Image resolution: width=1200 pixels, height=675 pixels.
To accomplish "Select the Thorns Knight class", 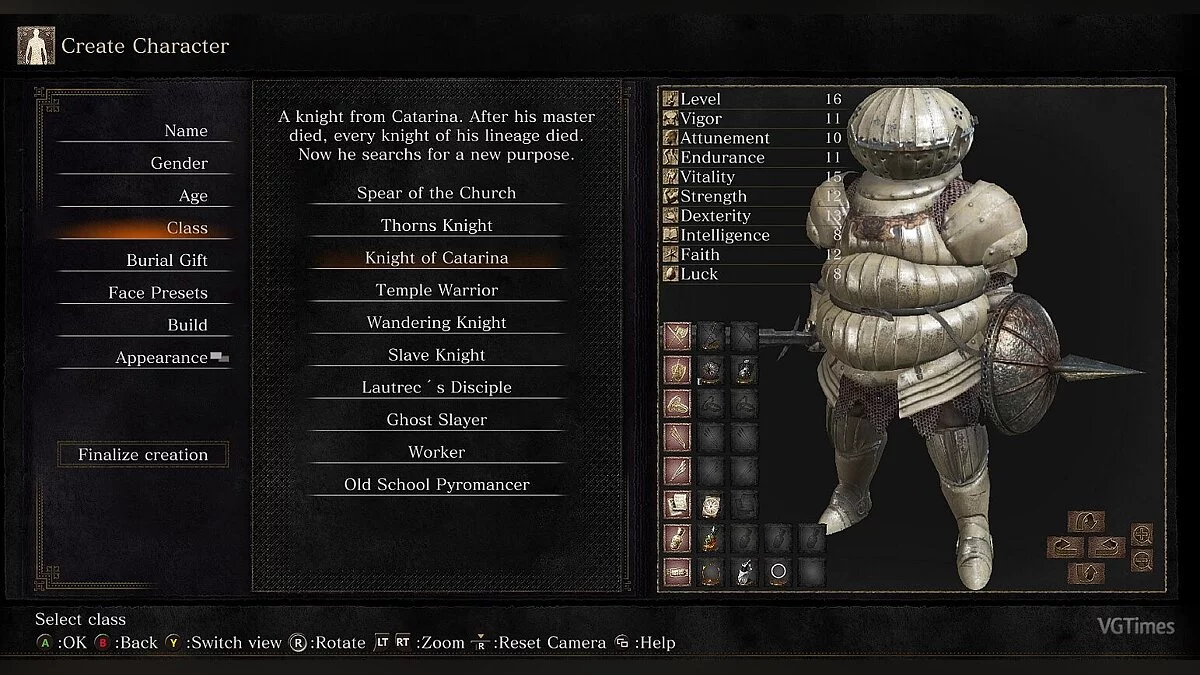I will pyautogui.click(x=436, y=226).
